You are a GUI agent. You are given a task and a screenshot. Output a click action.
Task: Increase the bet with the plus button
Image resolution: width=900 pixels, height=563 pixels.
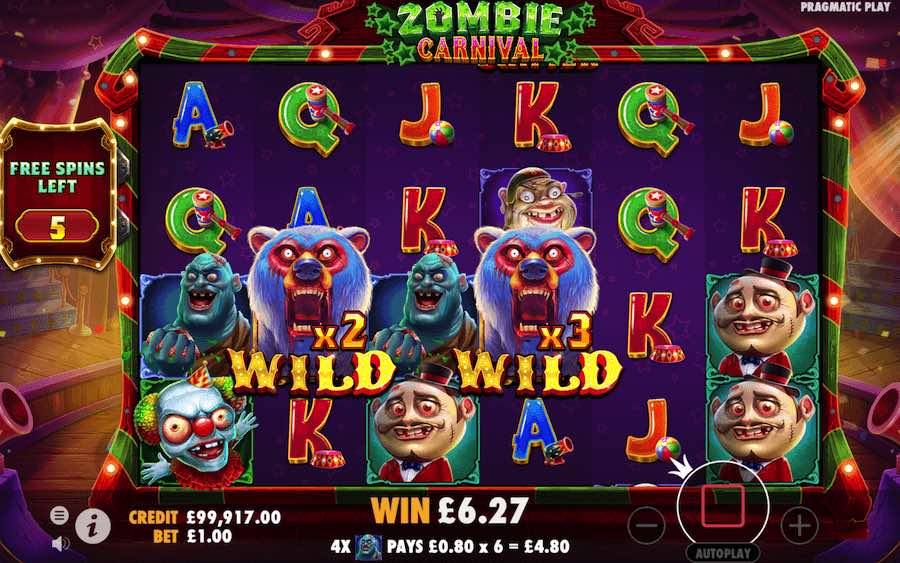[799, 523]
